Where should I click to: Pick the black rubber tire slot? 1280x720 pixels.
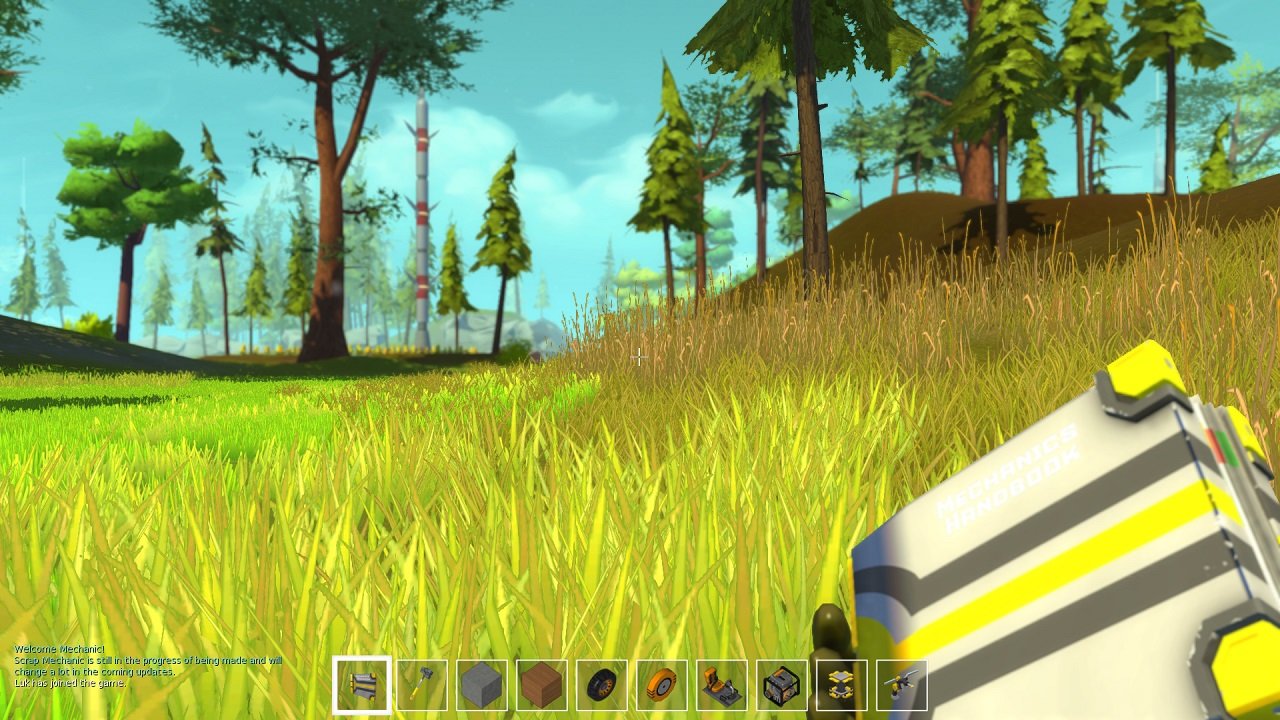[x=601, y=685]
